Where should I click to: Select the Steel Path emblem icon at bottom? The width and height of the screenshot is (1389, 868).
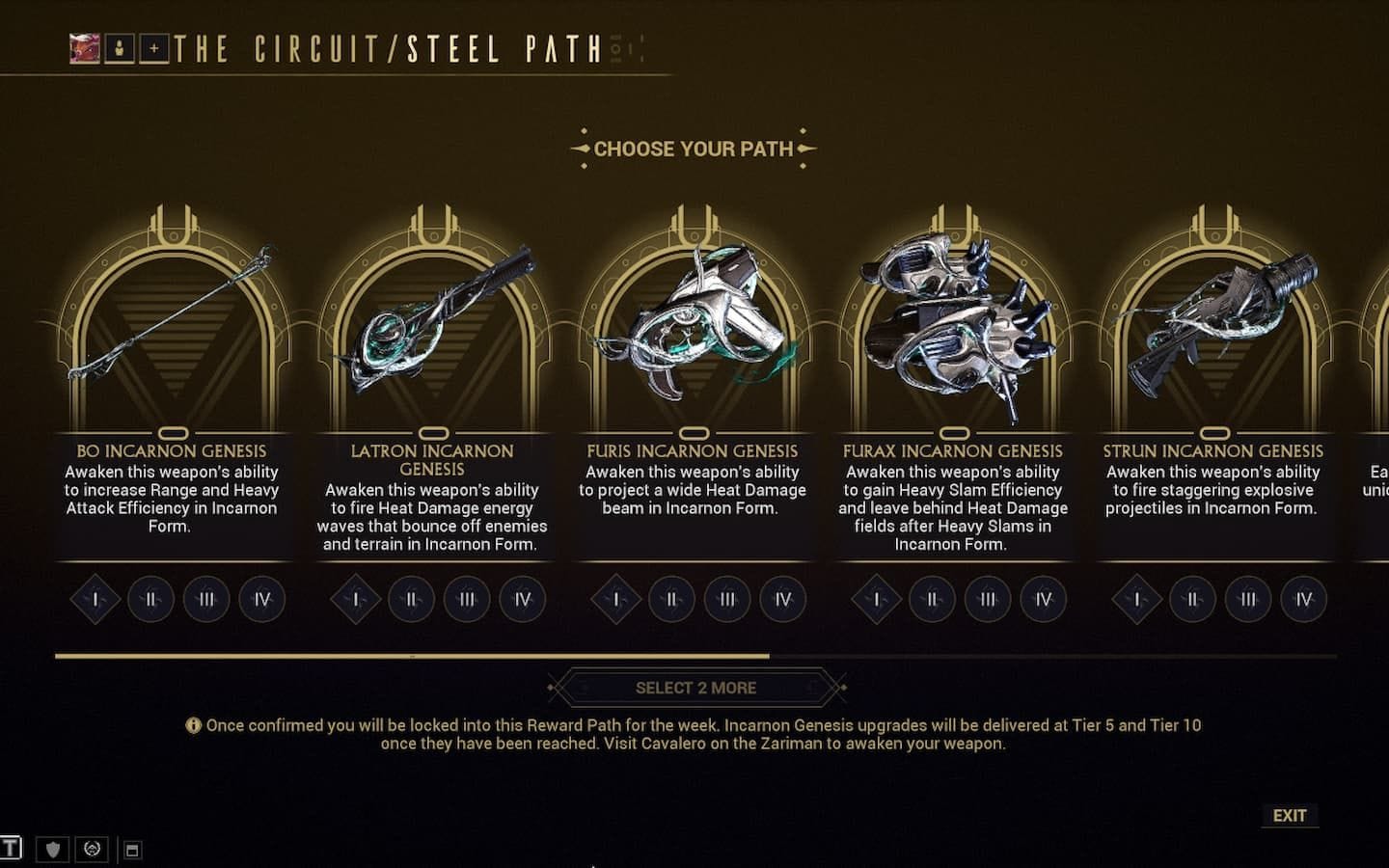[91, 850]
